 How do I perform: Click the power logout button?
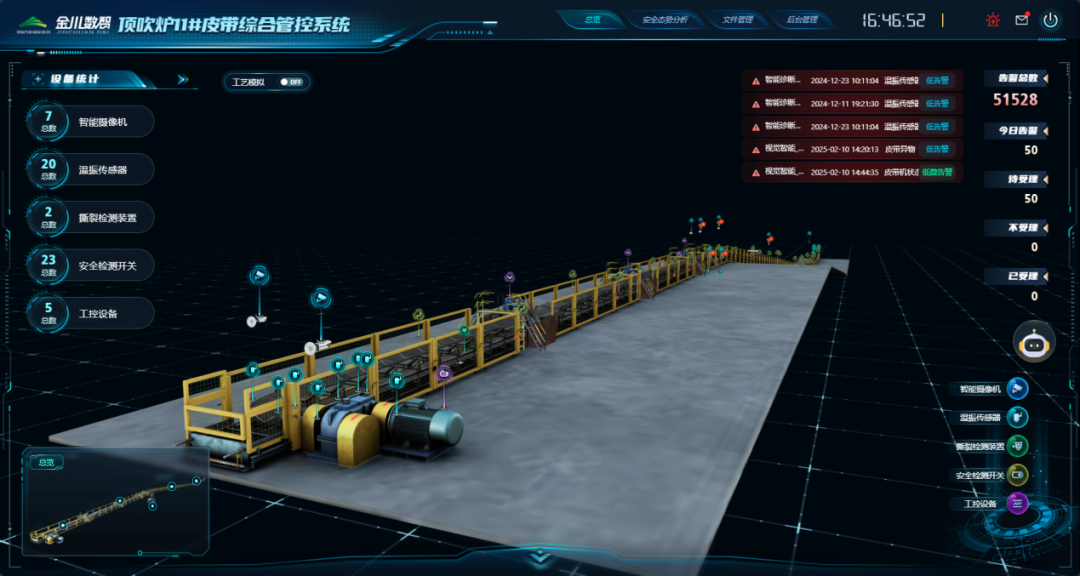[x=1050, y=19]
